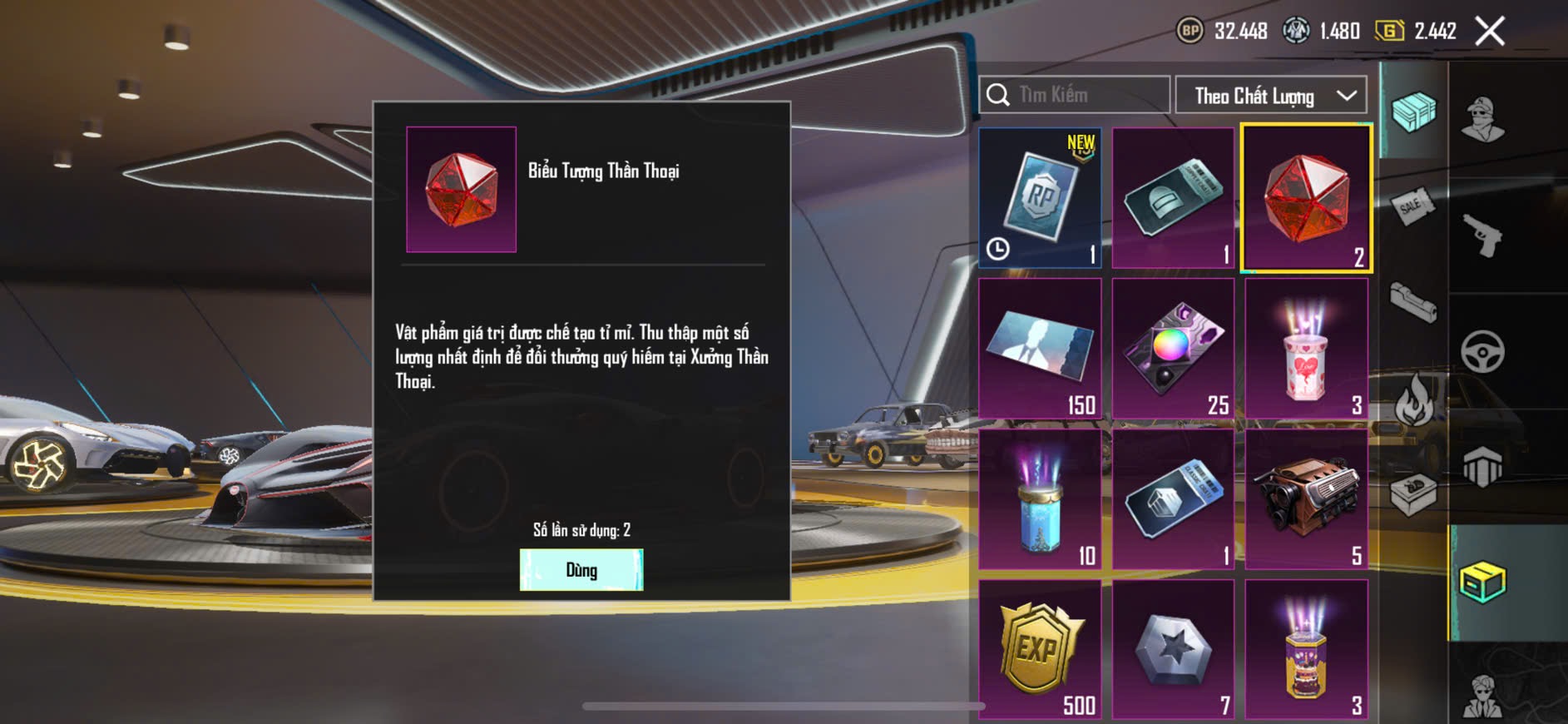
Task: Select the purple cake jar slot
Action: click(x=1306, y=649)
